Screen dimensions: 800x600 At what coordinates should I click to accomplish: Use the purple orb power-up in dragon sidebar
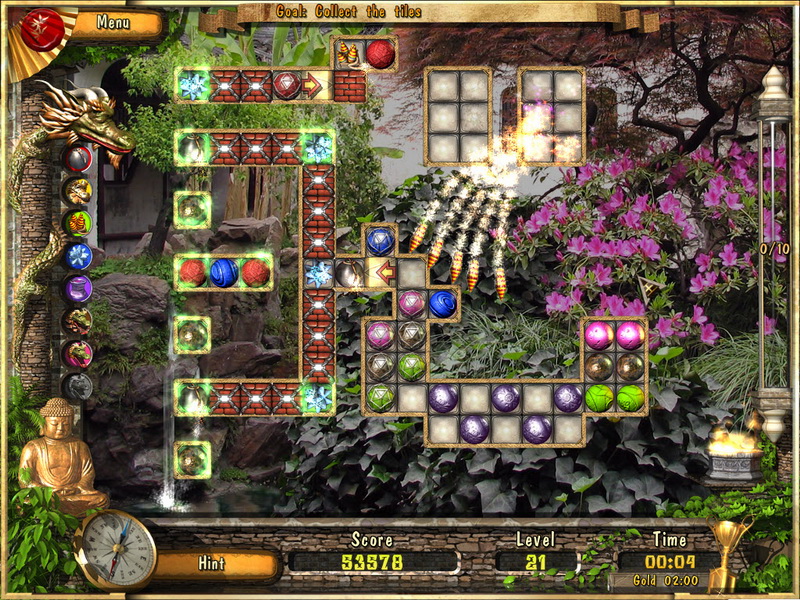[x=78, y=289]
